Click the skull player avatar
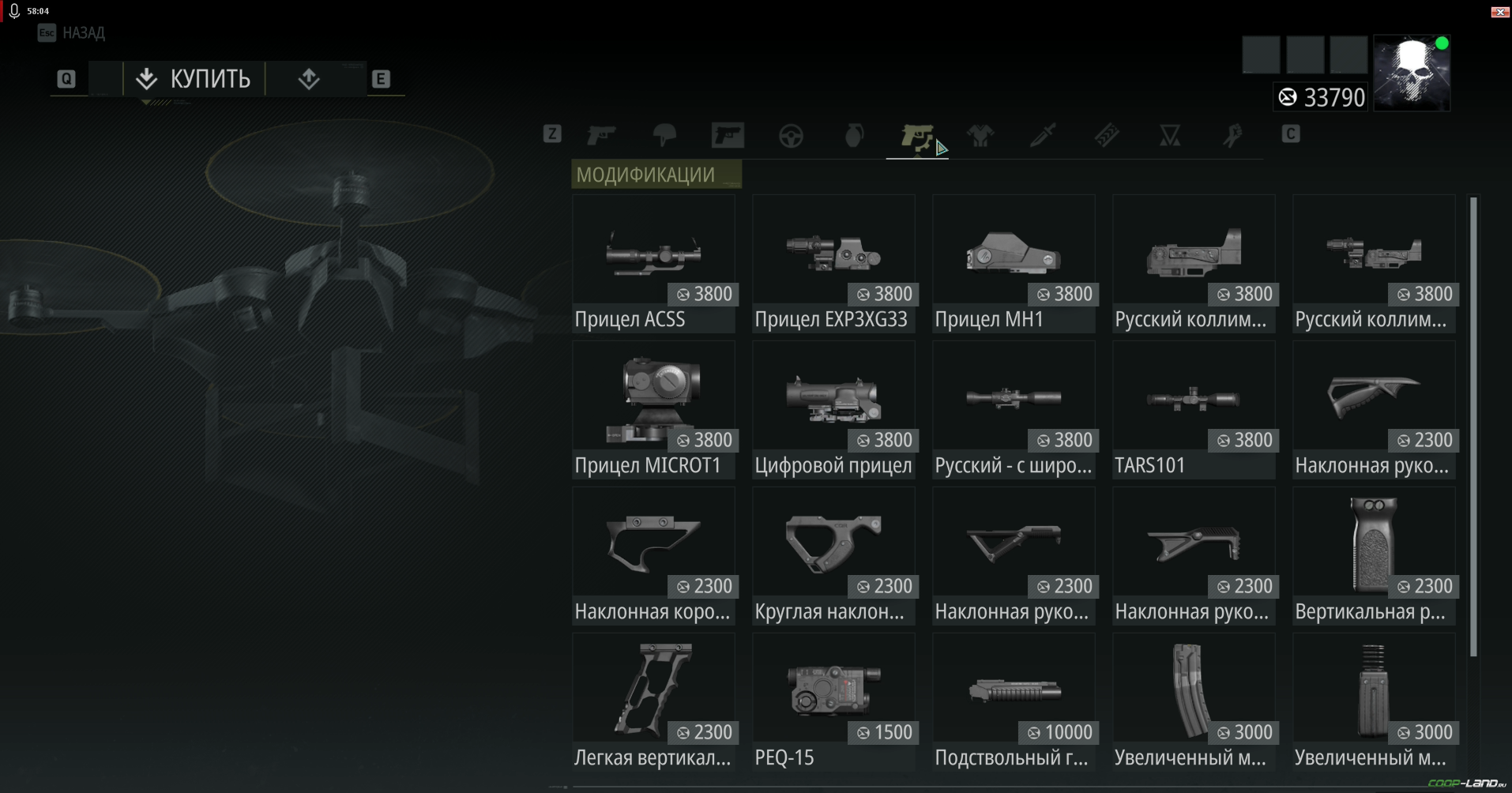Screen dimensions: 1512x793 click(1412, 73)
